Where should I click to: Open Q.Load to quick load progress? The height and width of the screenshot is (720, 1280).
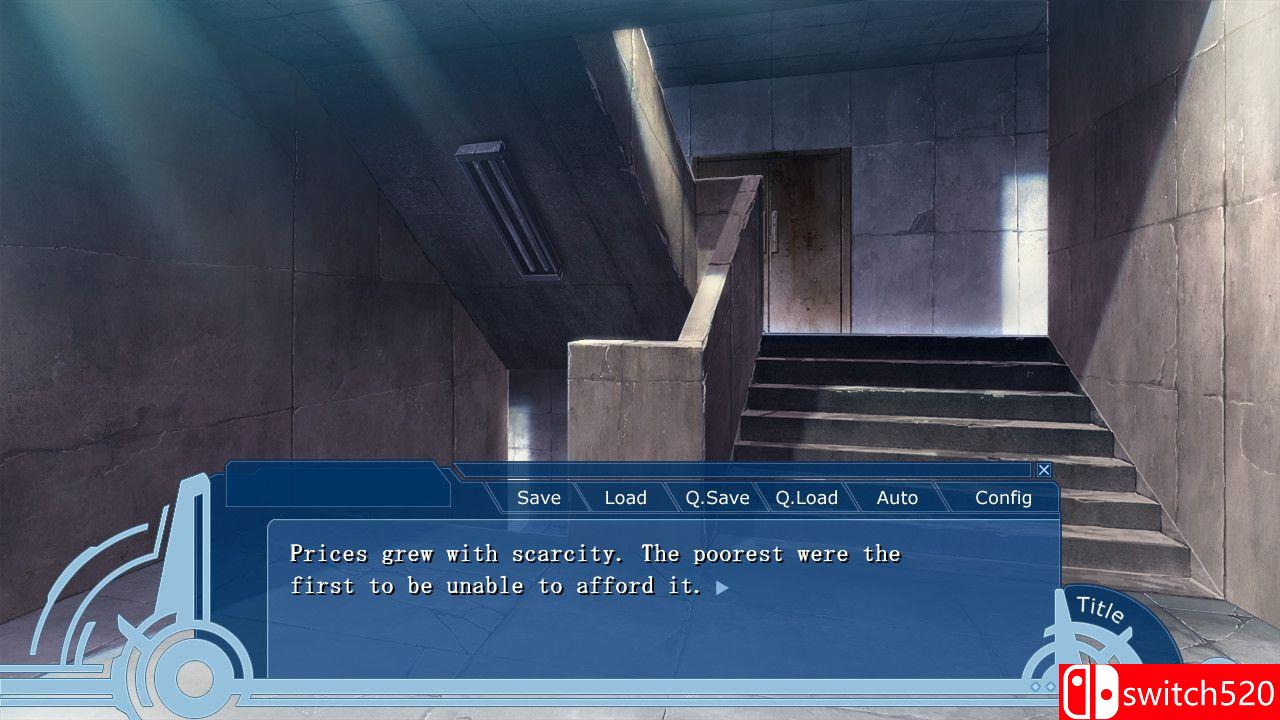[x=808, y=497]
